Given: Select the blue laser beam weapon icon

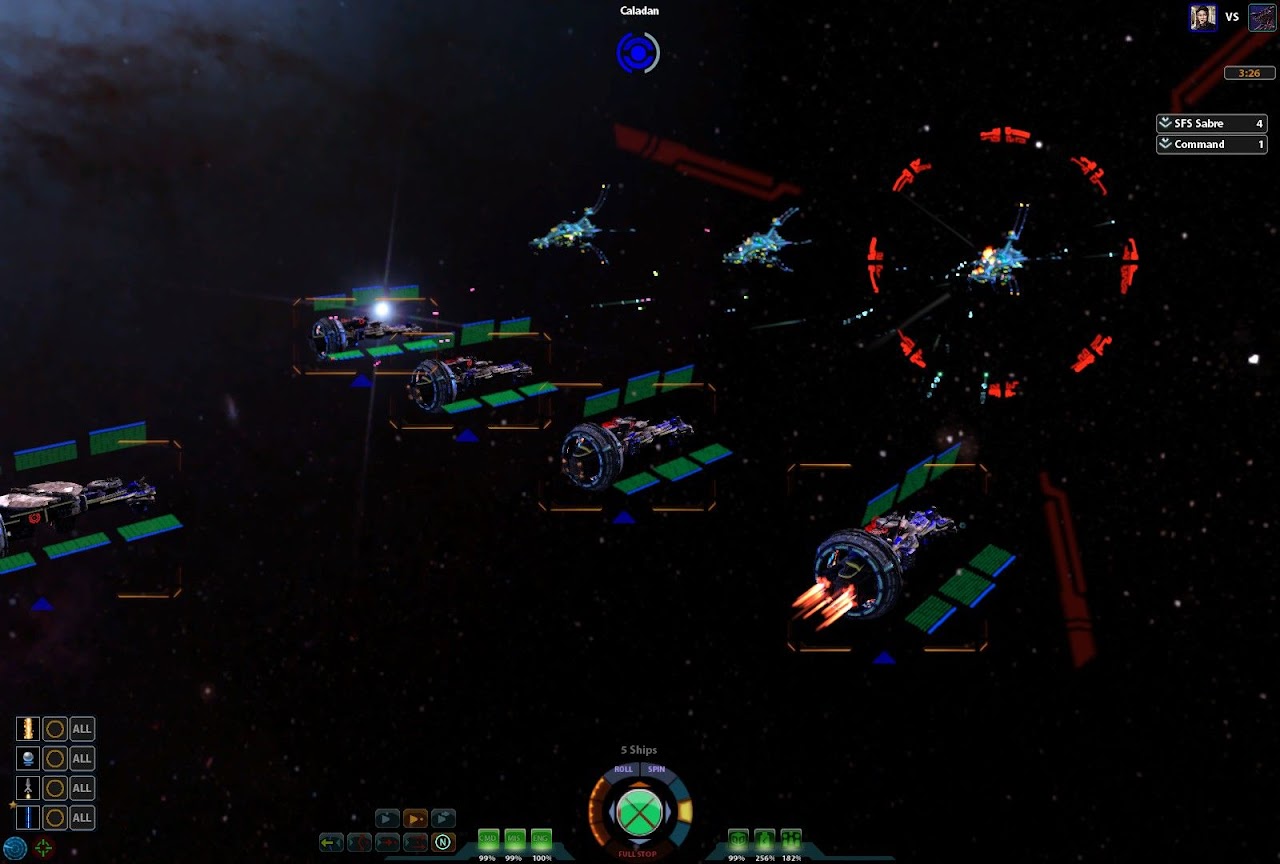Looking at the screenshot, I should tap(27, 817).
